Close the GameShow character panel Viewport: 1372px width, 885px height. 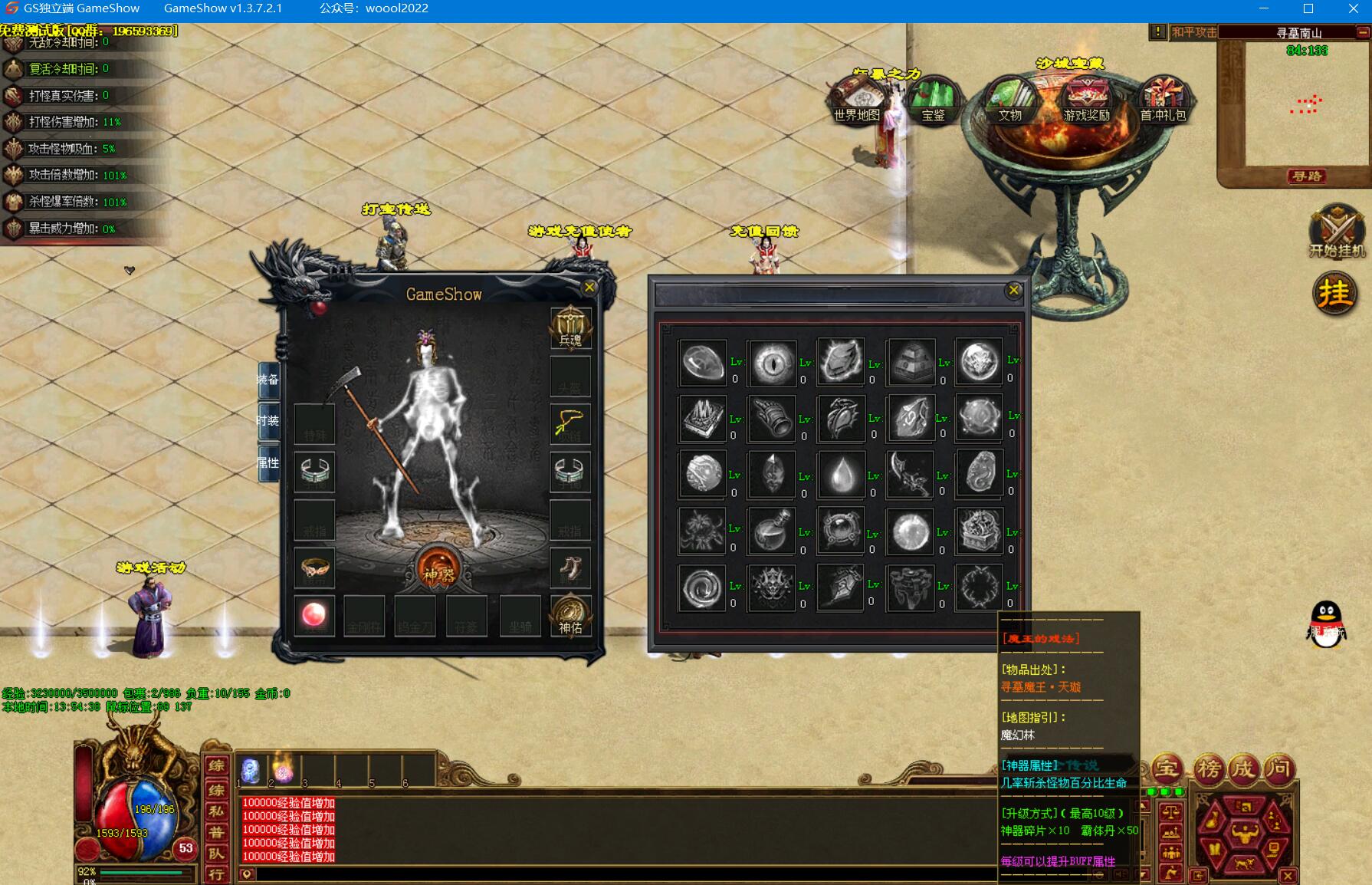[x=589, y=288]
